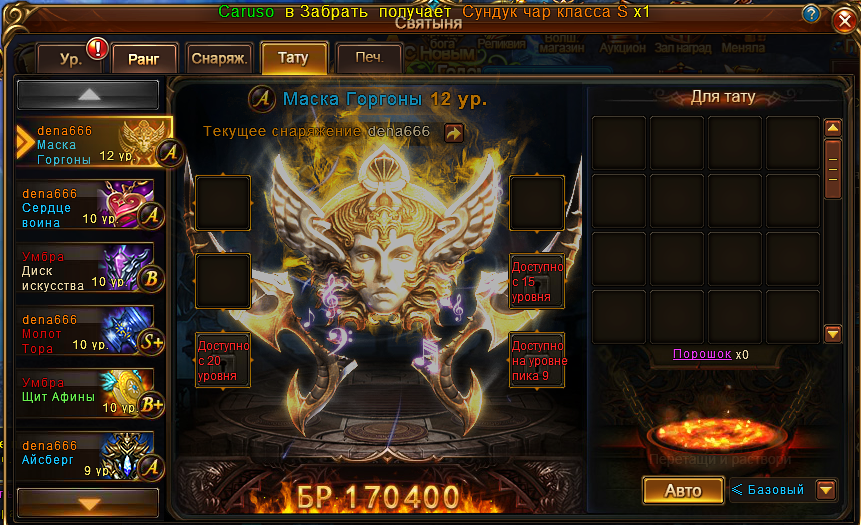Open the Печ. tab

coord(369,58)
